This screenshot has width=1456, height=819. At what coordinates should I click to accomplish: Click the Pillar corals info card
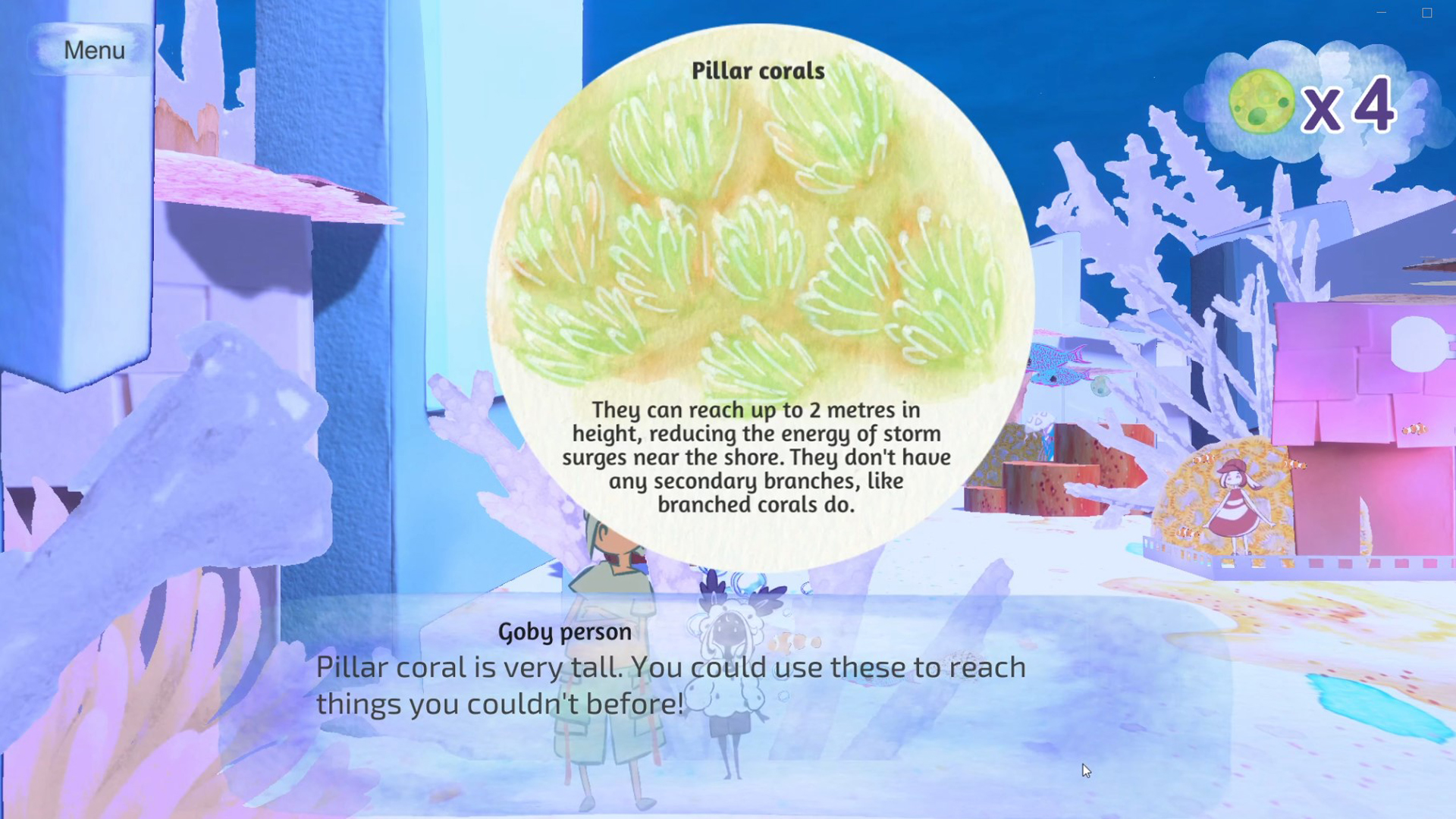pos(760,296)
